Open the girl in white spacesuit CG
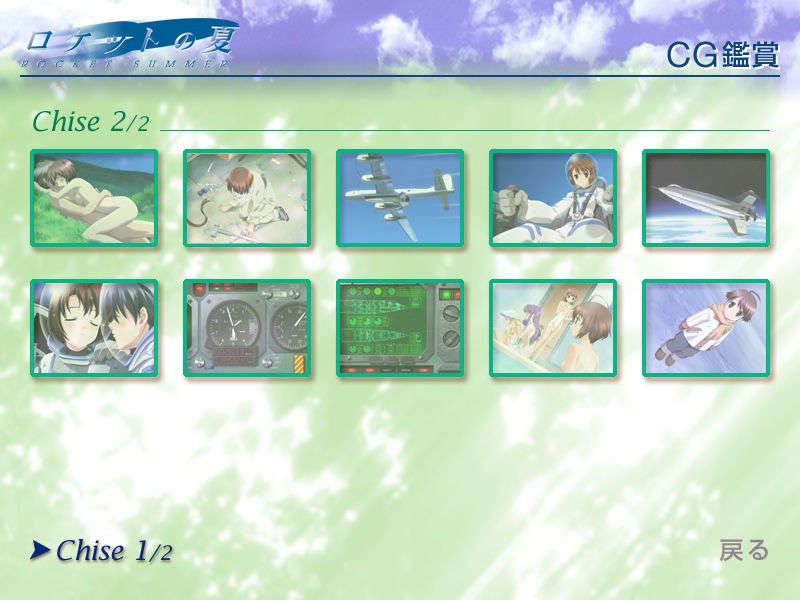The height and width of the screenshot is (600, 800). (553, 198)
